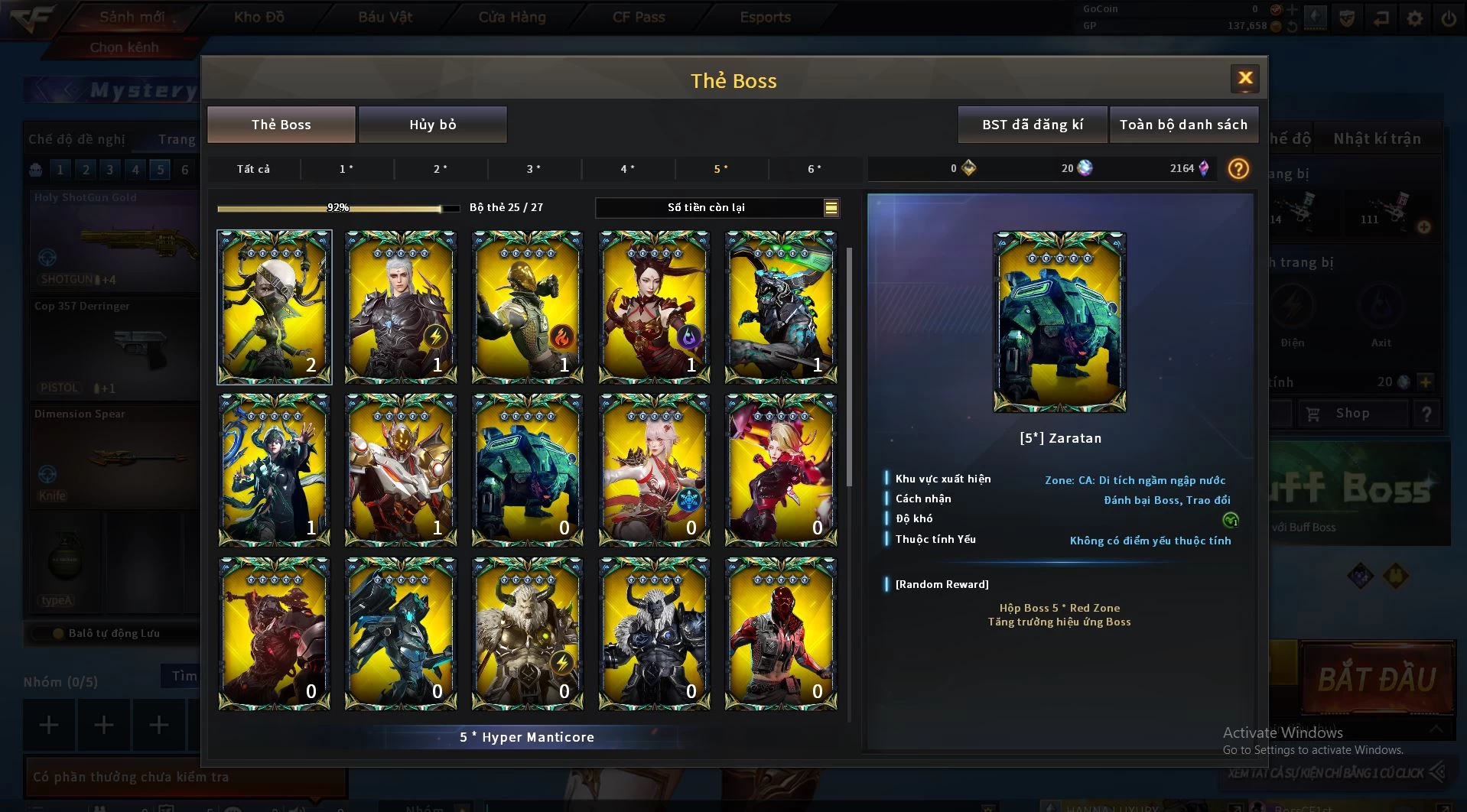Select the white-haired masked boss card
This screenshot has width=1467, height=812.
(274, 307)
